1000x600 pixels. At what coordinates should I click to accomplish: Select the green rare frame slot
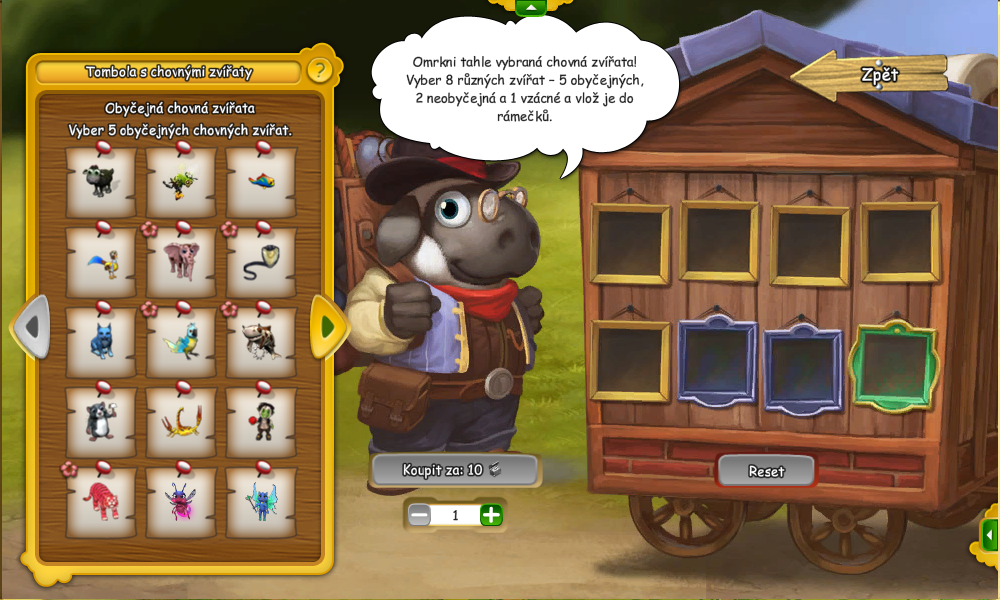tap(892, 366)
